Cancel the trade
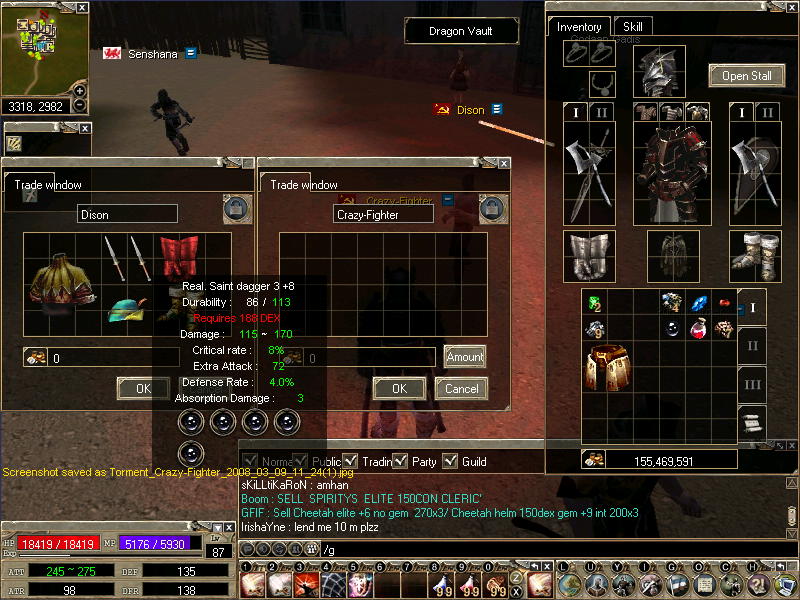Viewport: 800px width, 600px height. coord(461,388)
